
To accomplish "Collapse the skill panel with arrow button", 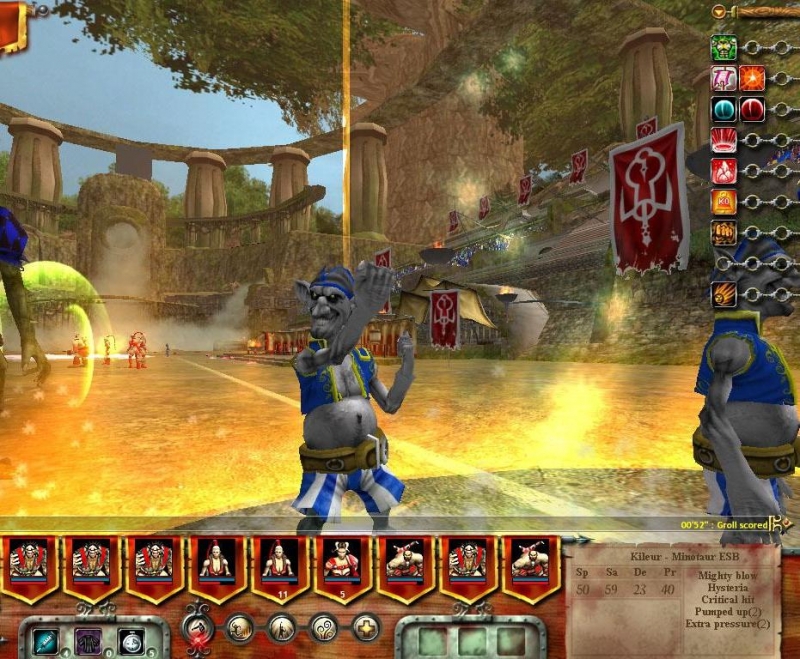I will coord(719,11).
